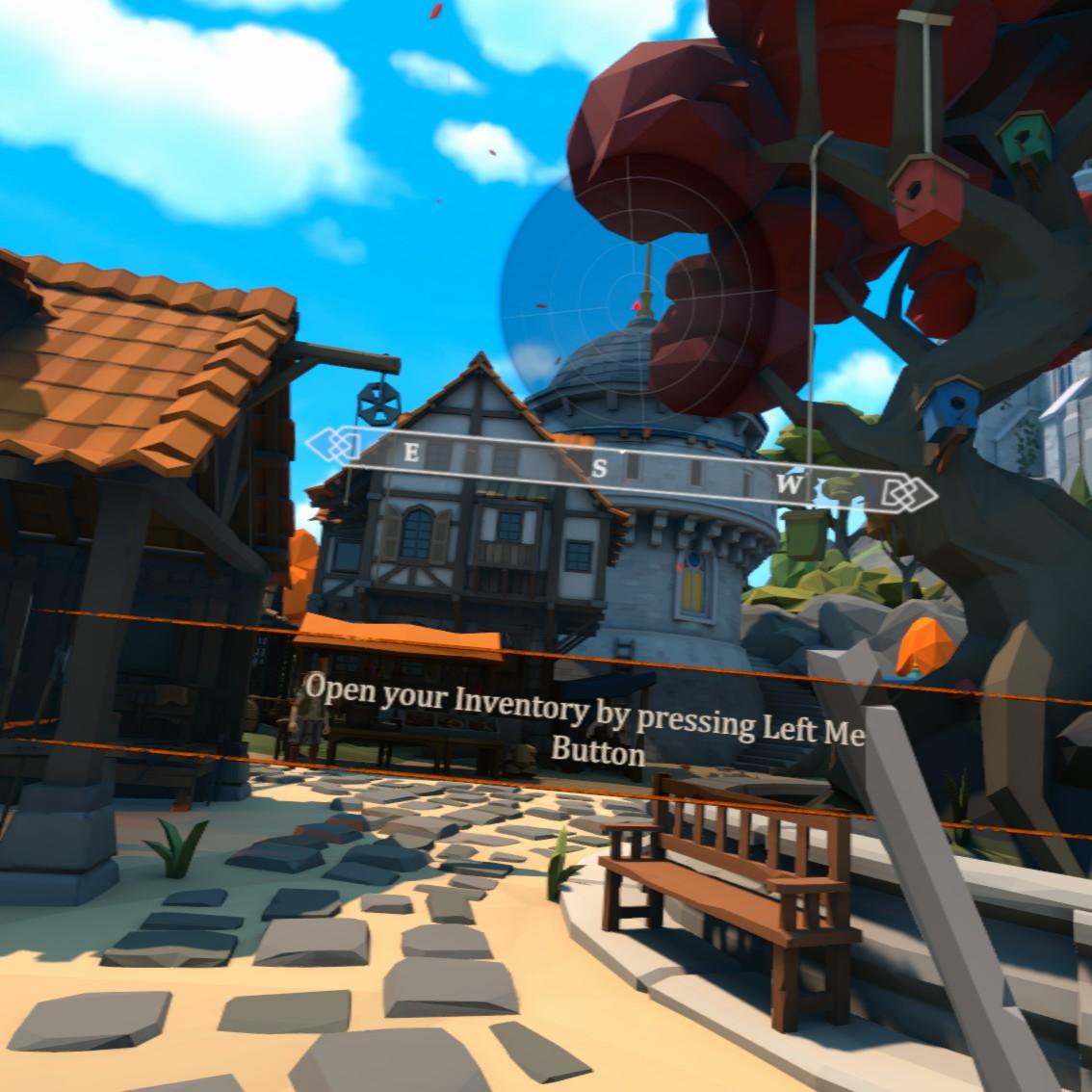Select the S marker on the compass
Screen dimensions: 1092x1092
600,468
